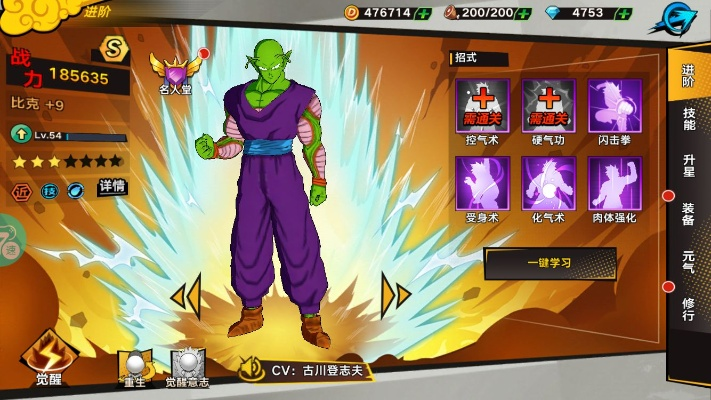This screenshot has height=400, width=711.
Task: Click the 一键学习 button
Action: pos(549,263)
